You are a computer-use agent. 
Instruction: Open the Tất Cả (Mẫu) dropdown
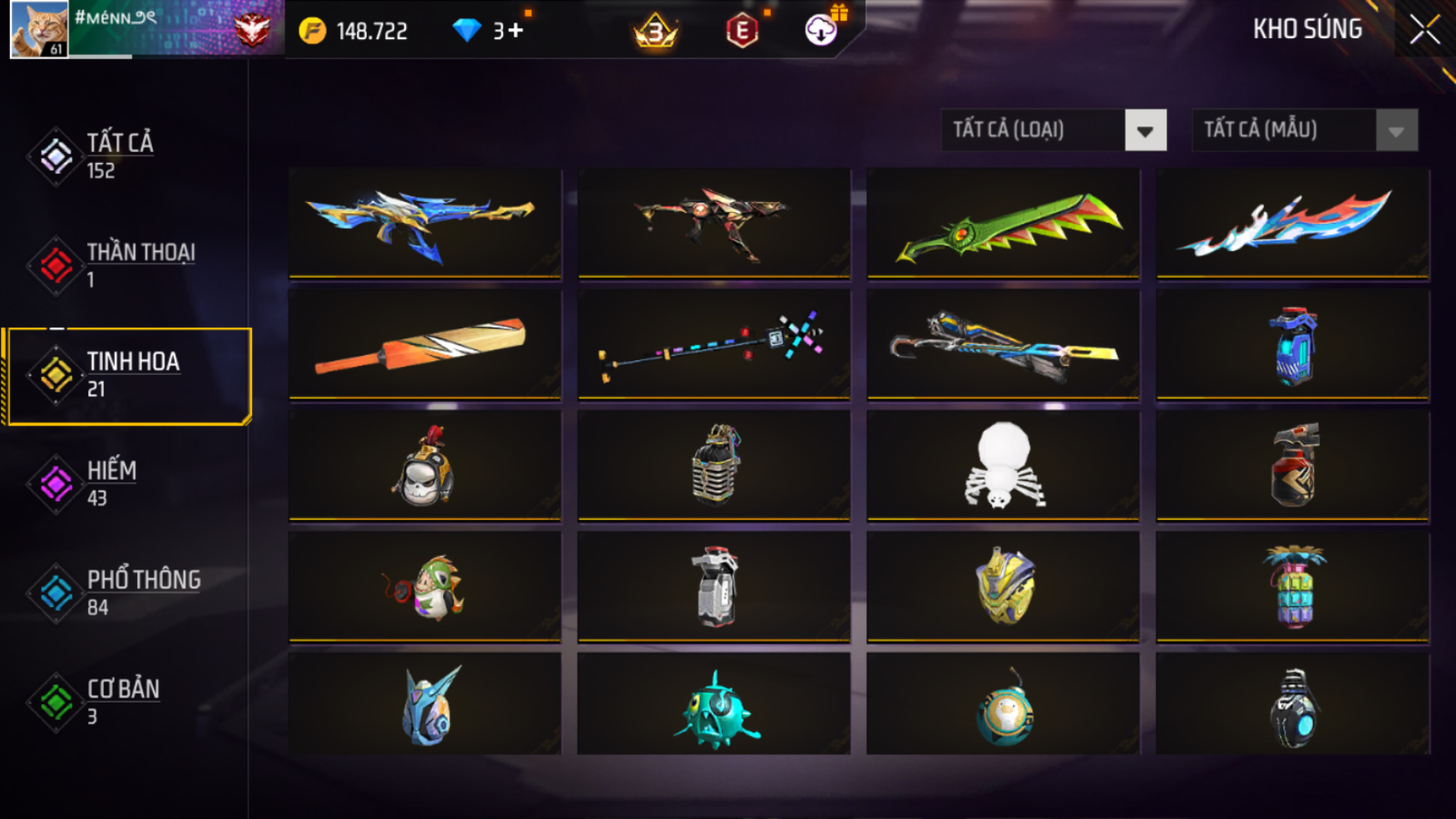coord(1395,131)
